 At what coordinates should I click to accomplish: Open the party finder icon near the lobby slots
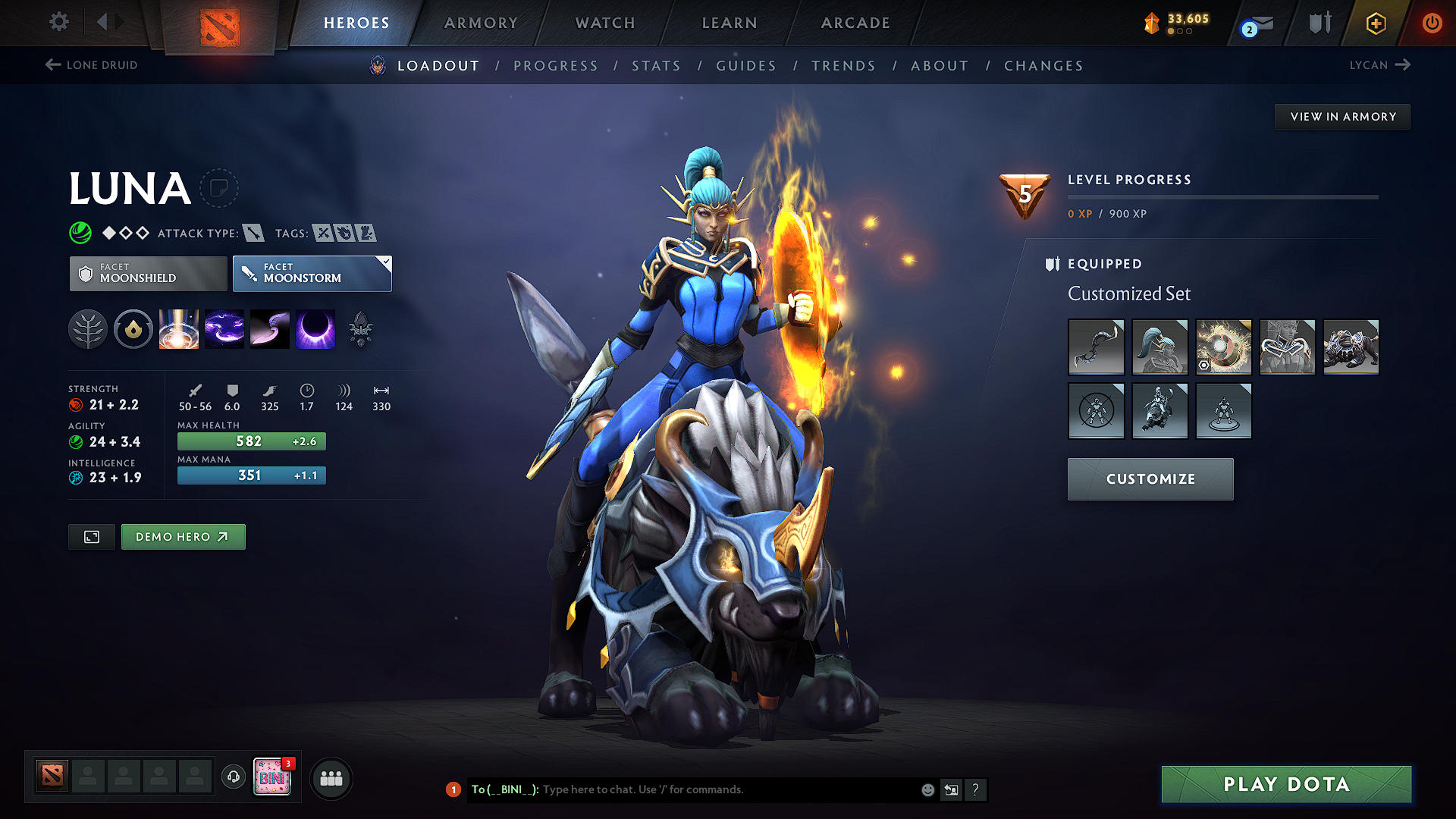coord(331,778)
